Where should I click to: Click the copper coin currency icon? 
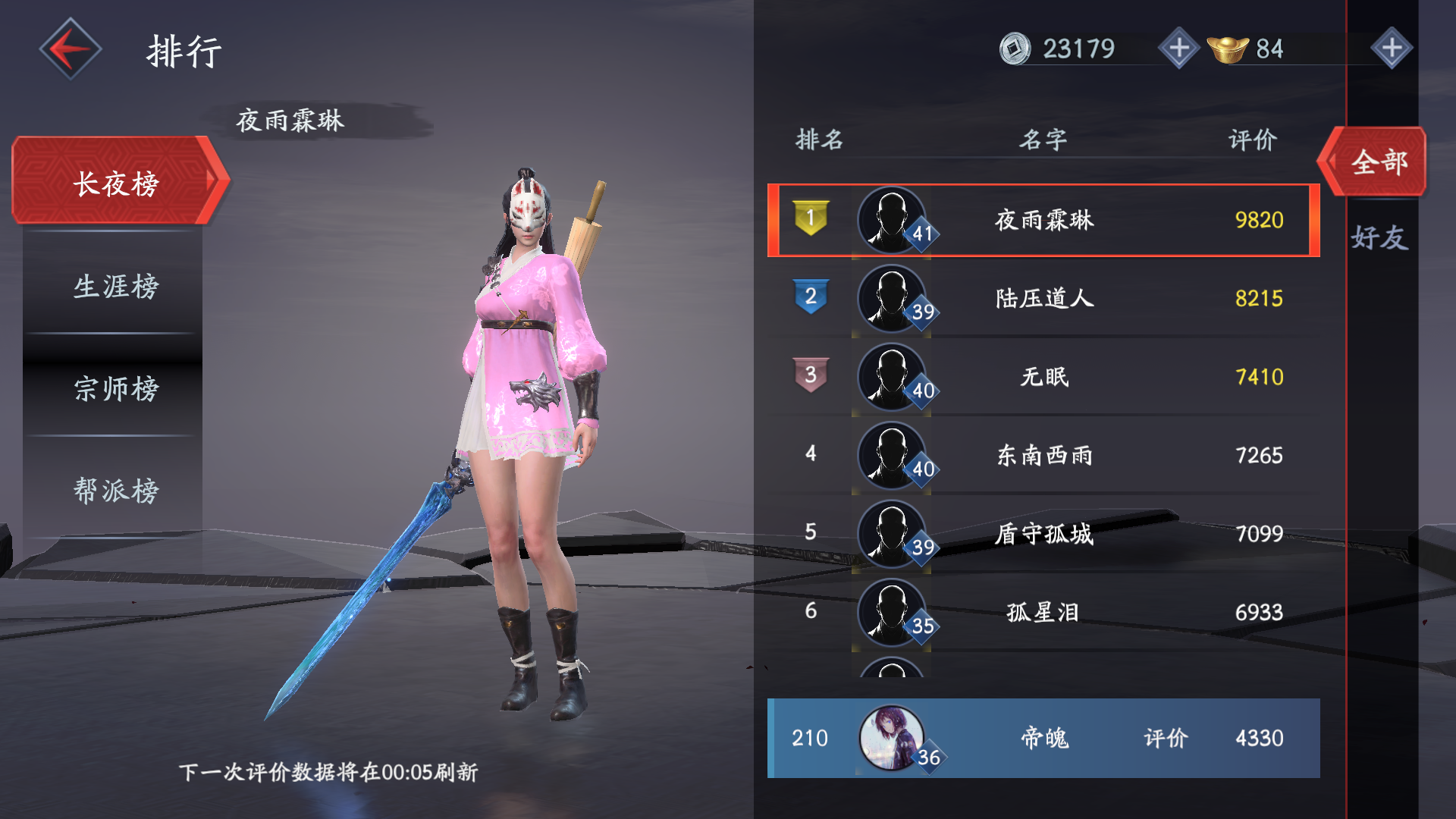[x=1014, y=49]
